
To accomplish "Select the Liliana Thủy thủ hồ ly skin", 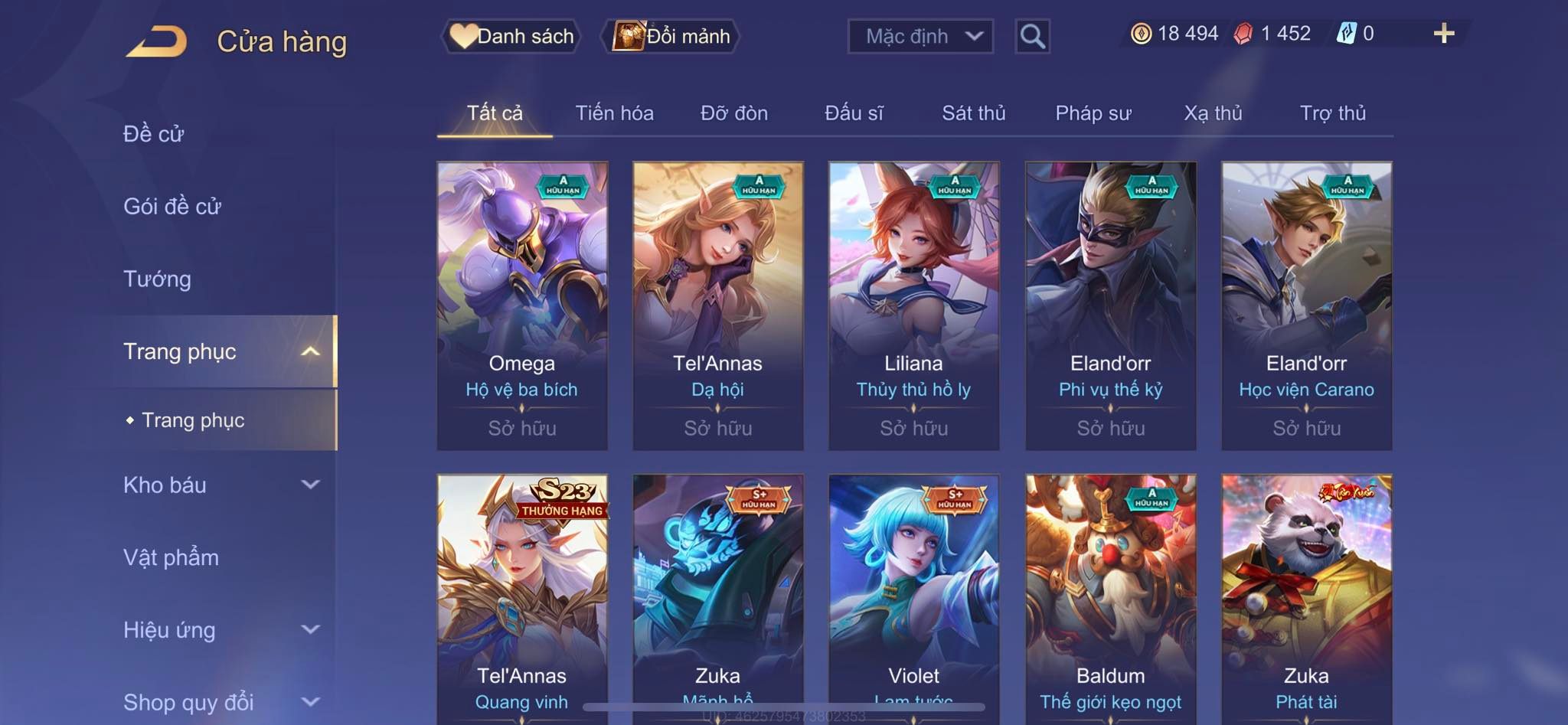I will click(x=913, y=305).
